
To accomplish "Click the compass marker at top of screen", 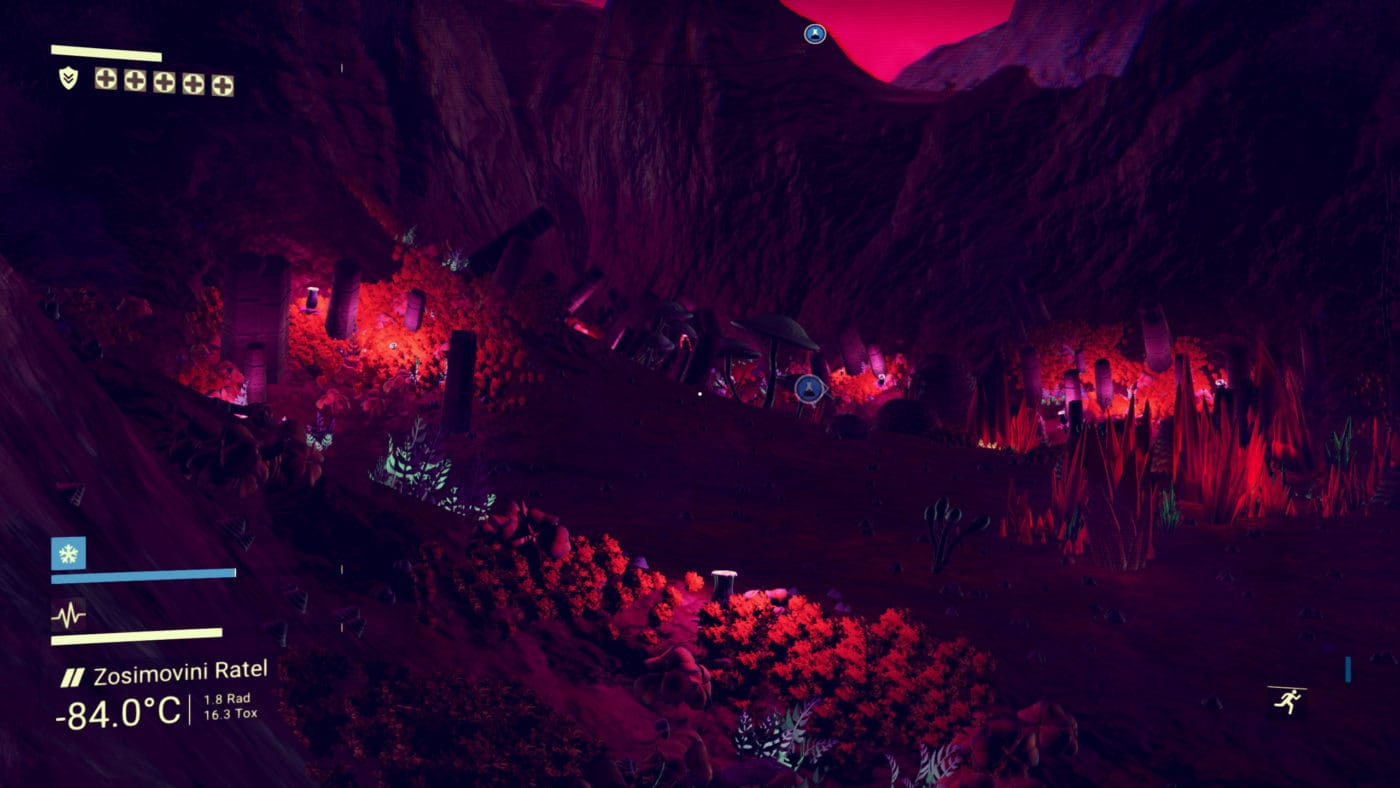I will (x=815, y=34).
